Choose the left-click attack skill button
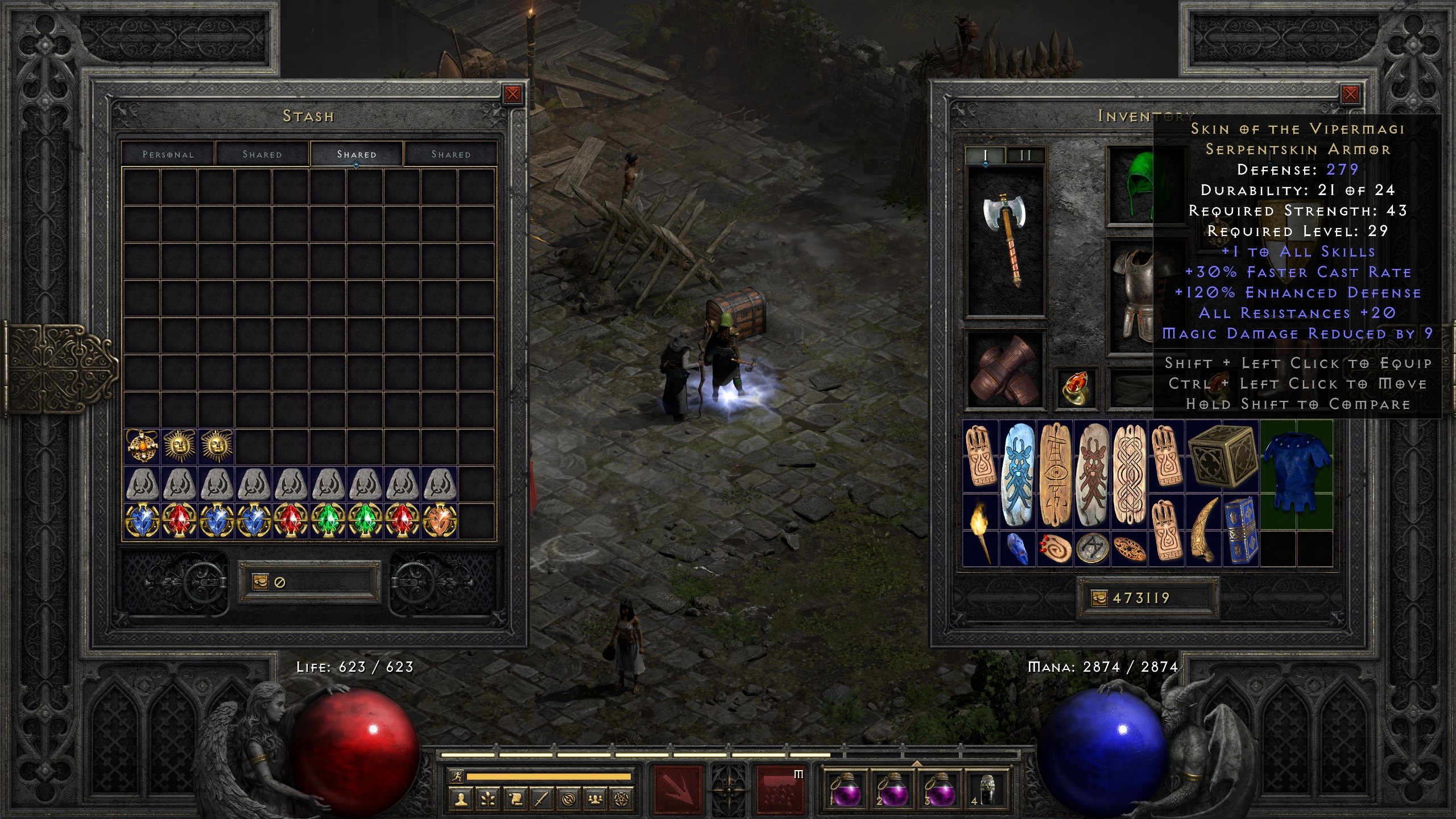Image resolution: width=1456 pixels, height=819 pixels. [x=678, y=789]
